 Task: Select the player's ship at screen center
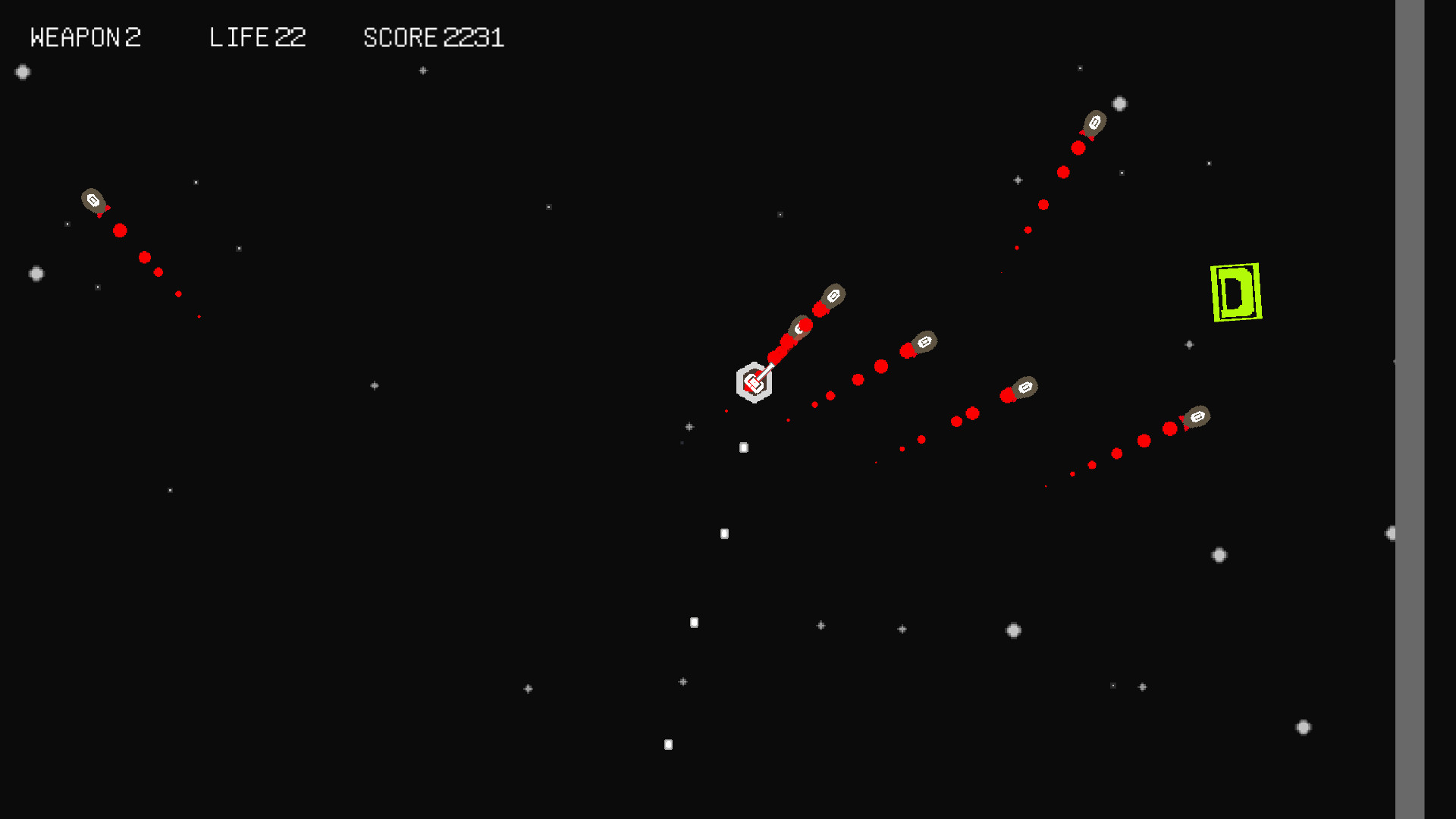pos(755,383)
